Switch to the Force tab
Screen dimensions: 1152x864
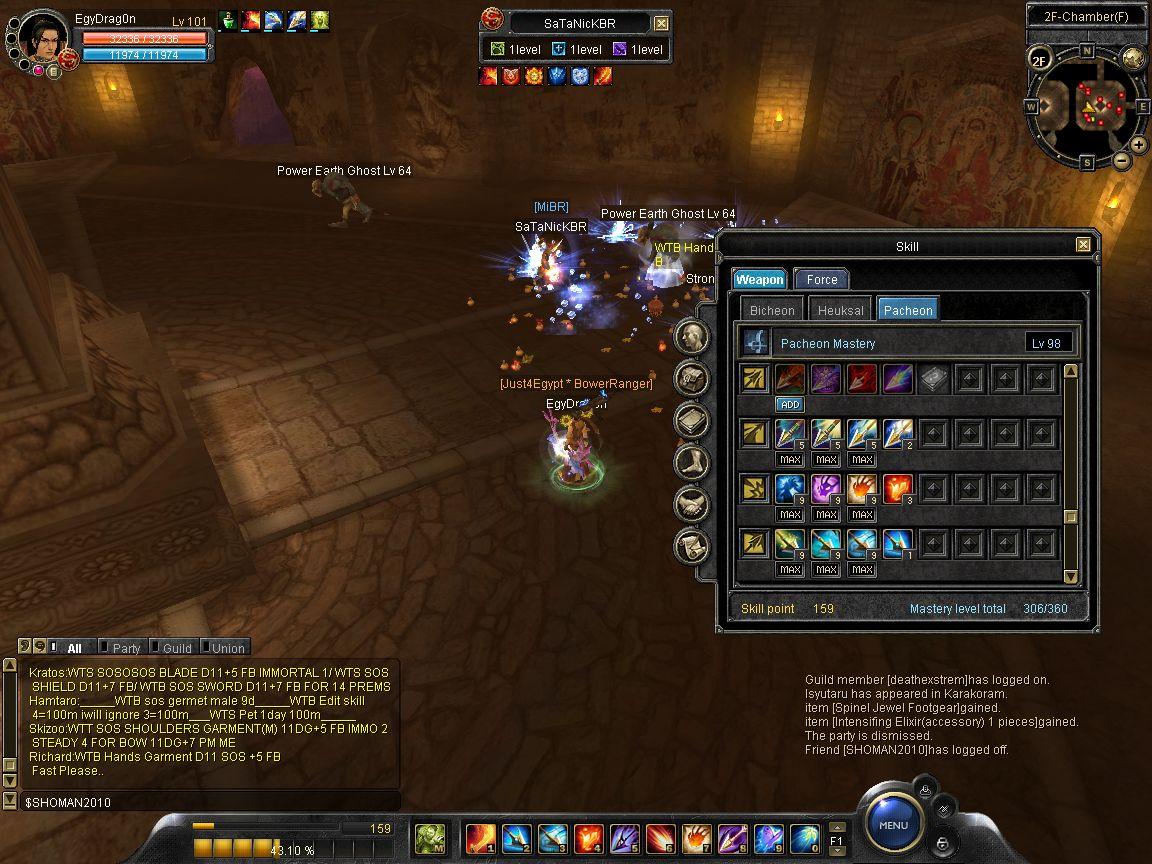point(821,279)
